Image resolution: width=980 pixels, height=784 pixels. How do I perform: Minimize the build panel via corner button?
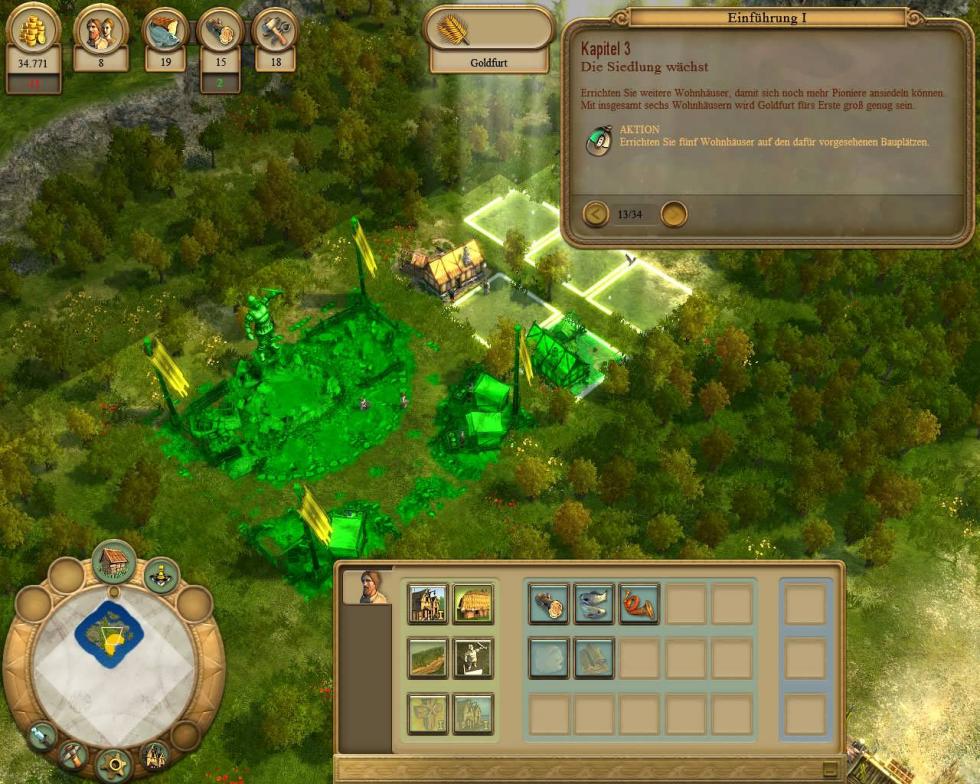829,769
